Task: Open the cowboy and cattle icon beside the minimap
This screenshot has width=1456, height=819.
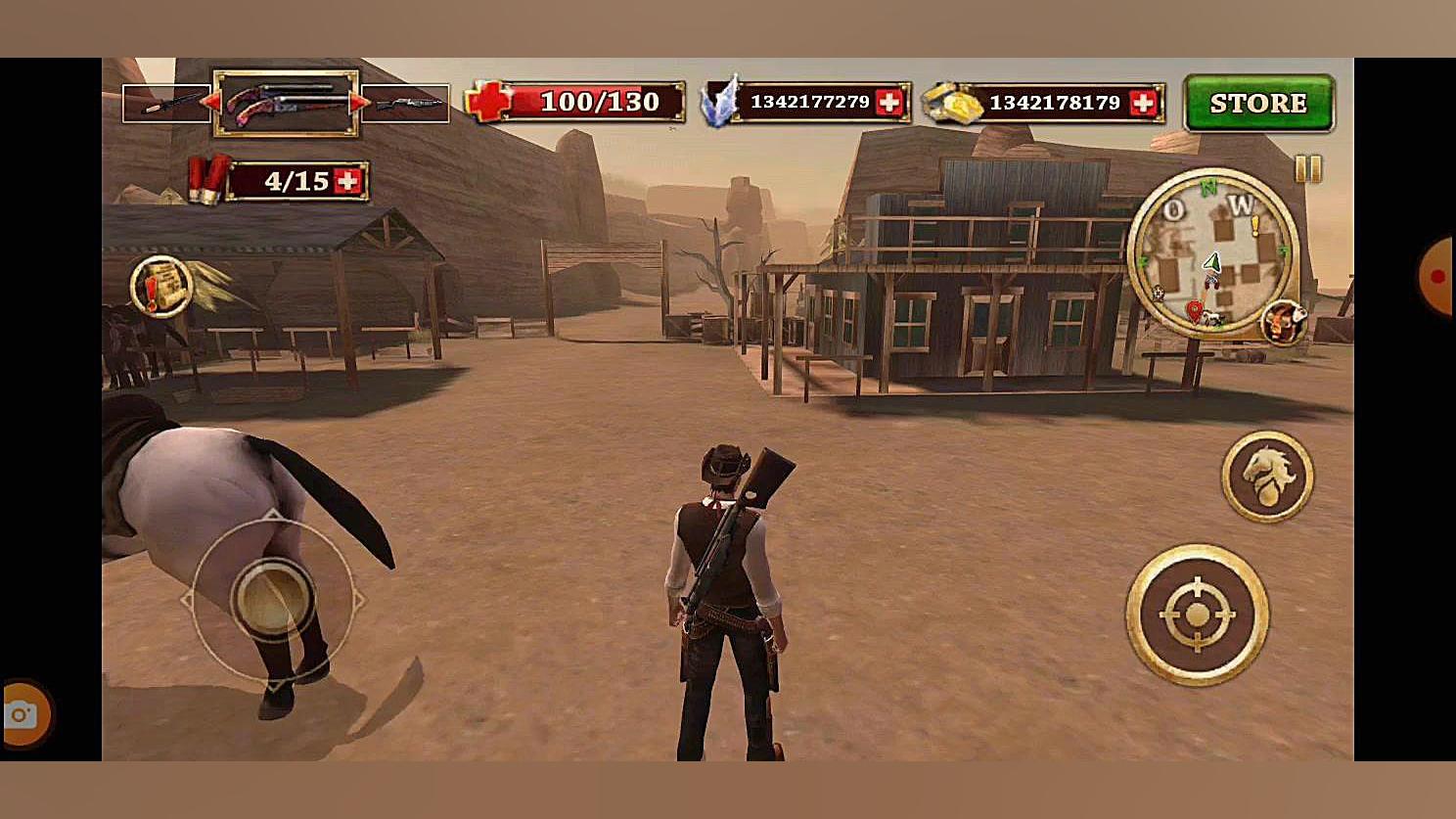Action: point(1284,322)
